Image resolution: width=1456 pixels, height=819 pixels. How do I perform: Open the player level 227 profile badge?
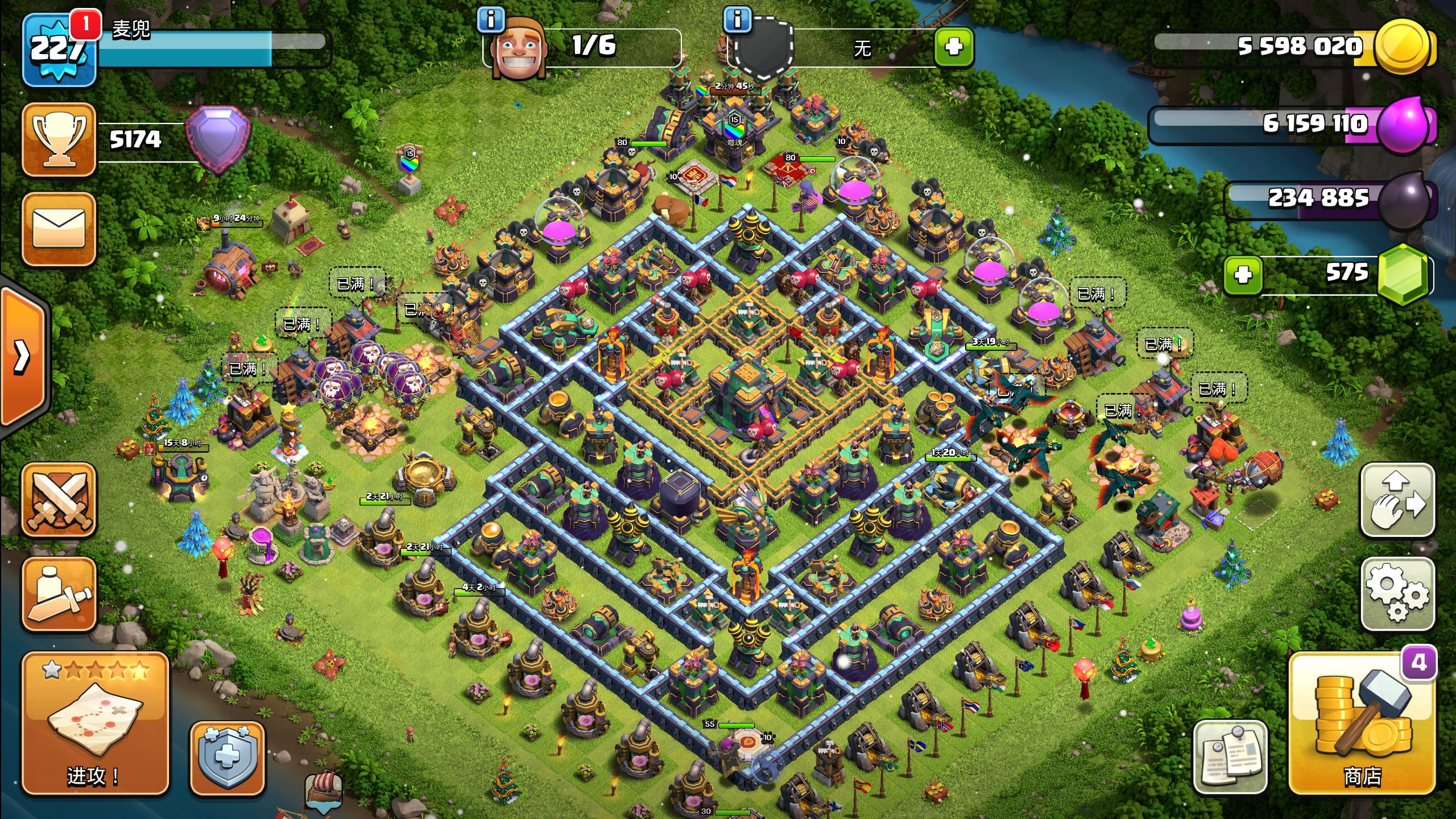(58, 50)
